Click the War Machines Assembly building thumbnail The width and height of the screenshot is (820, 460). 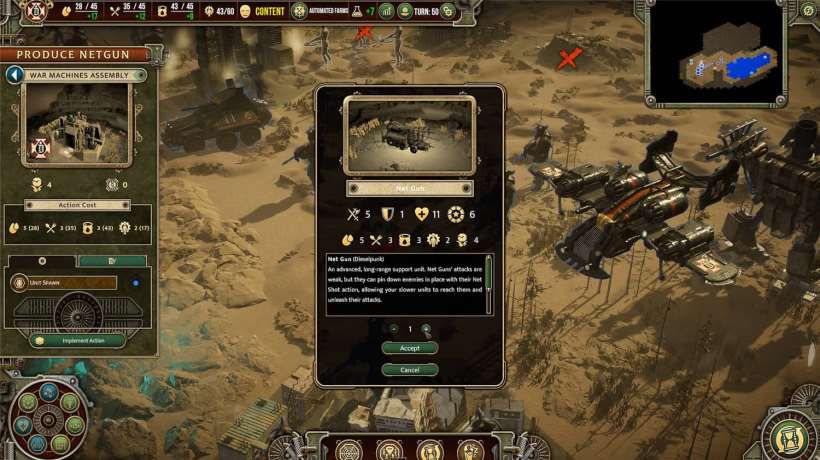(78, 123)
